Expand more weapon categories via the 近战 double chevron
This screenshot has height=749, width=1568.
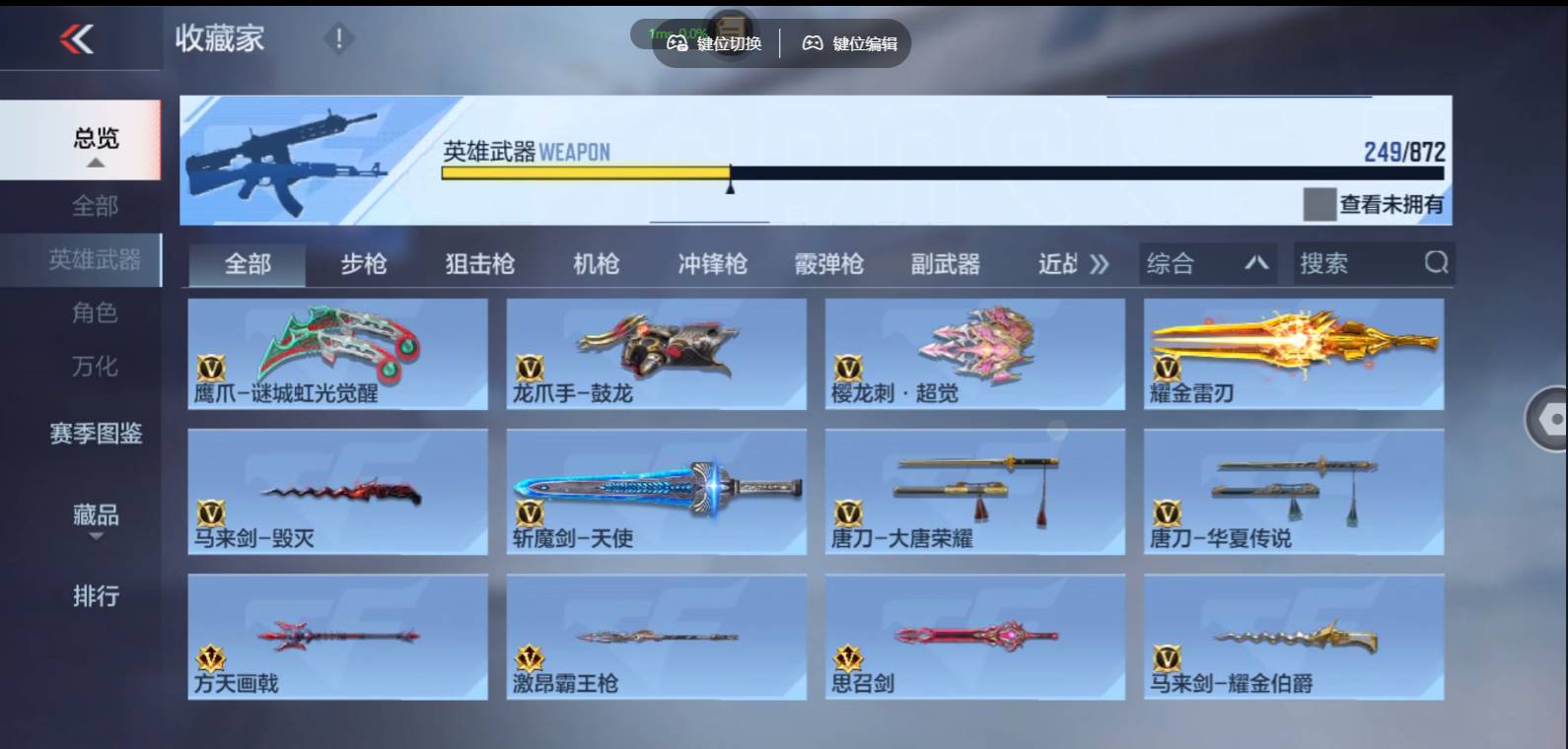tap(1098, 263)
